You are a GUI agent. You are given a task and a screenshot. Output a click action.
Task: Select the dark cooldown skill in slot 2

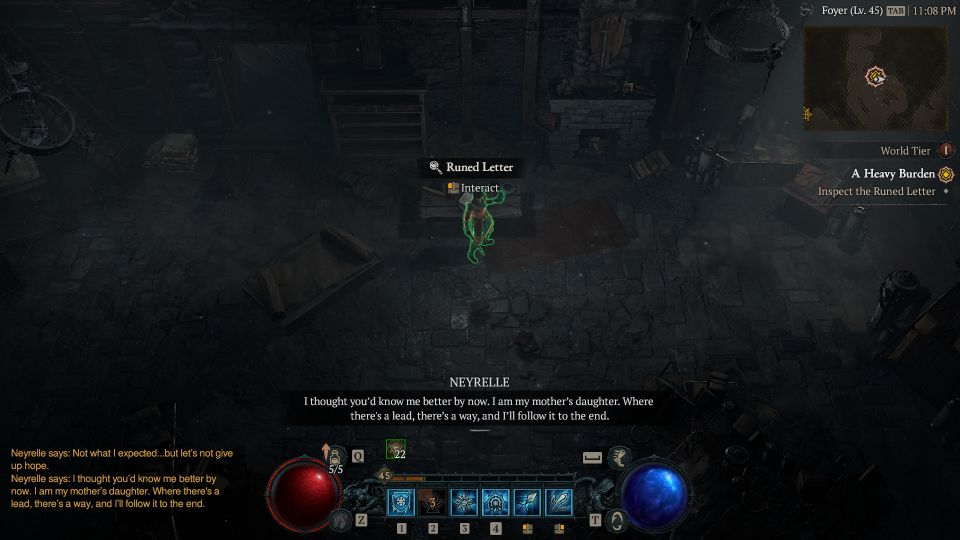coord(433,502)
